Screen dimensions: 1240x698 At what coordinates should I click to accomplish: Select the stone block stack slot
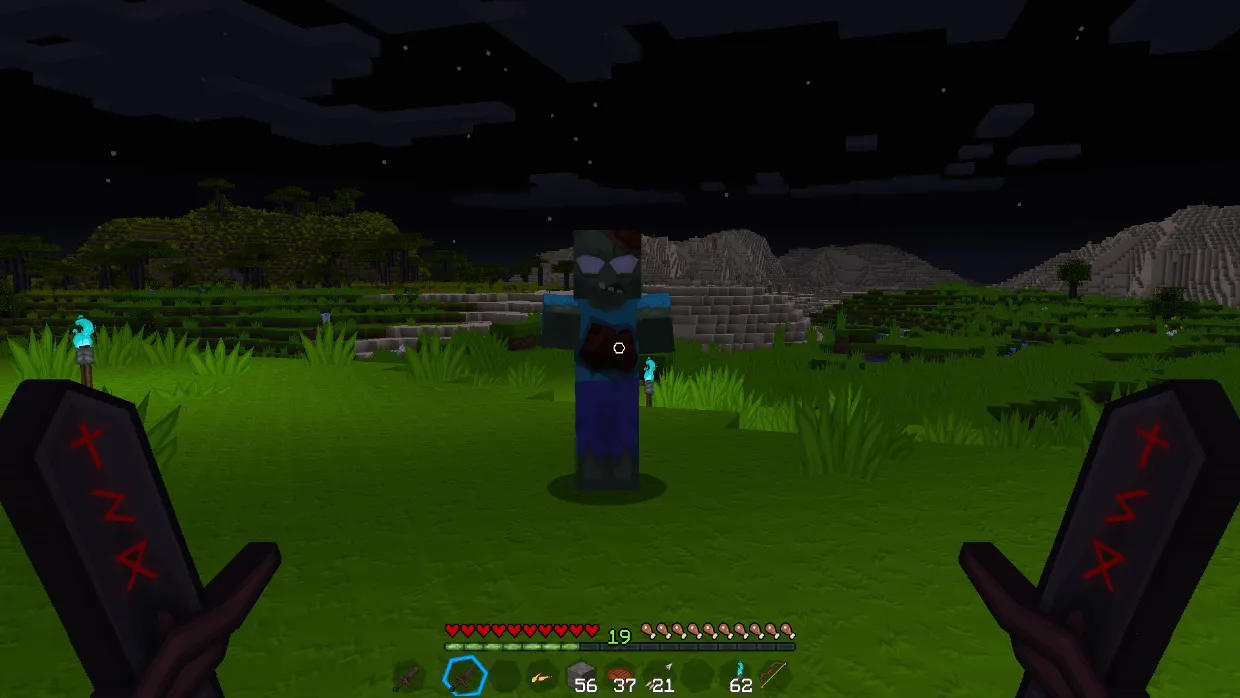pyautogui.click(x=581, y=677)
